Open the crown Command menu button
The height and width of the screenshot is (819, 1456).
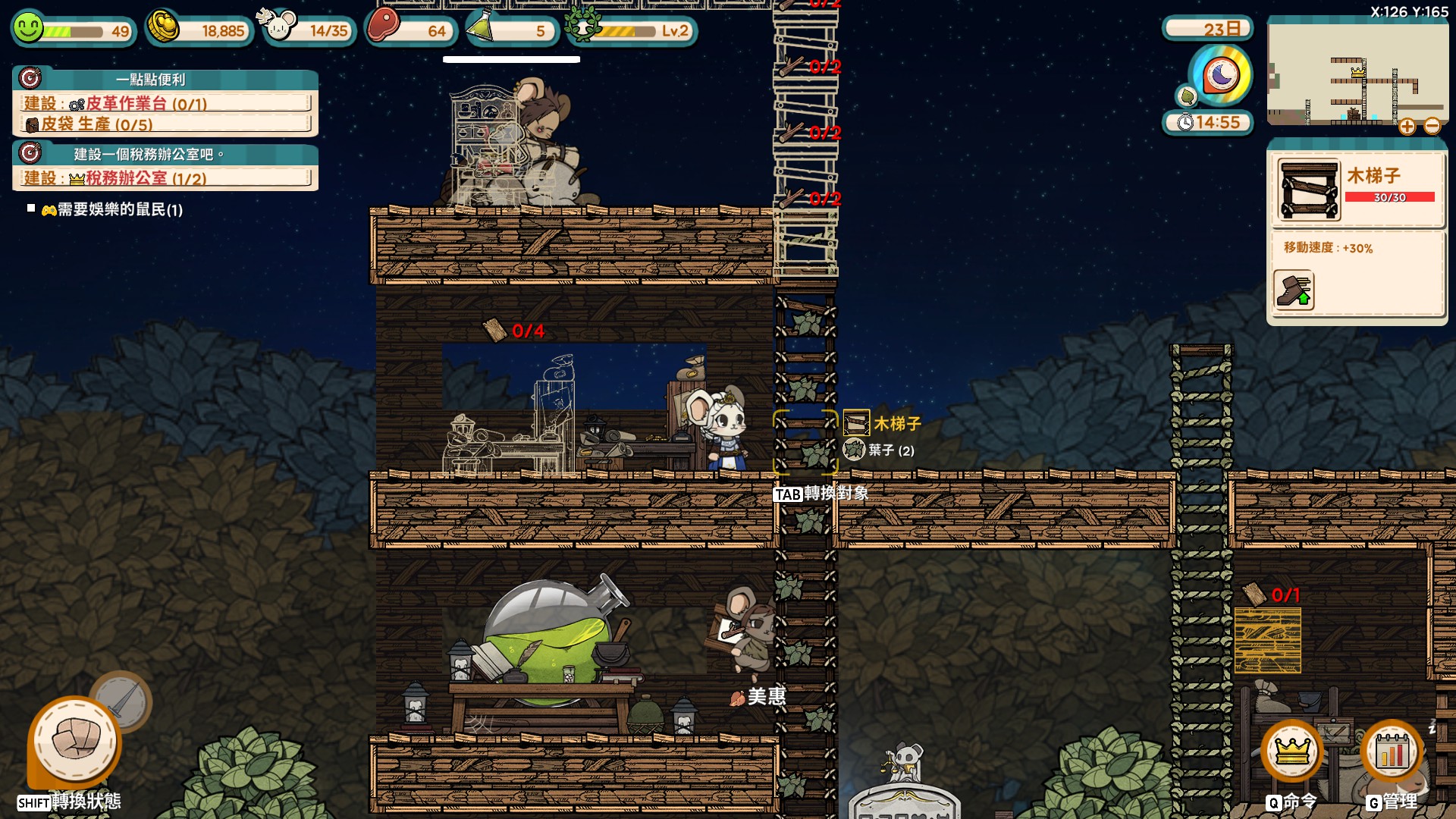(x=1292, y=751)
